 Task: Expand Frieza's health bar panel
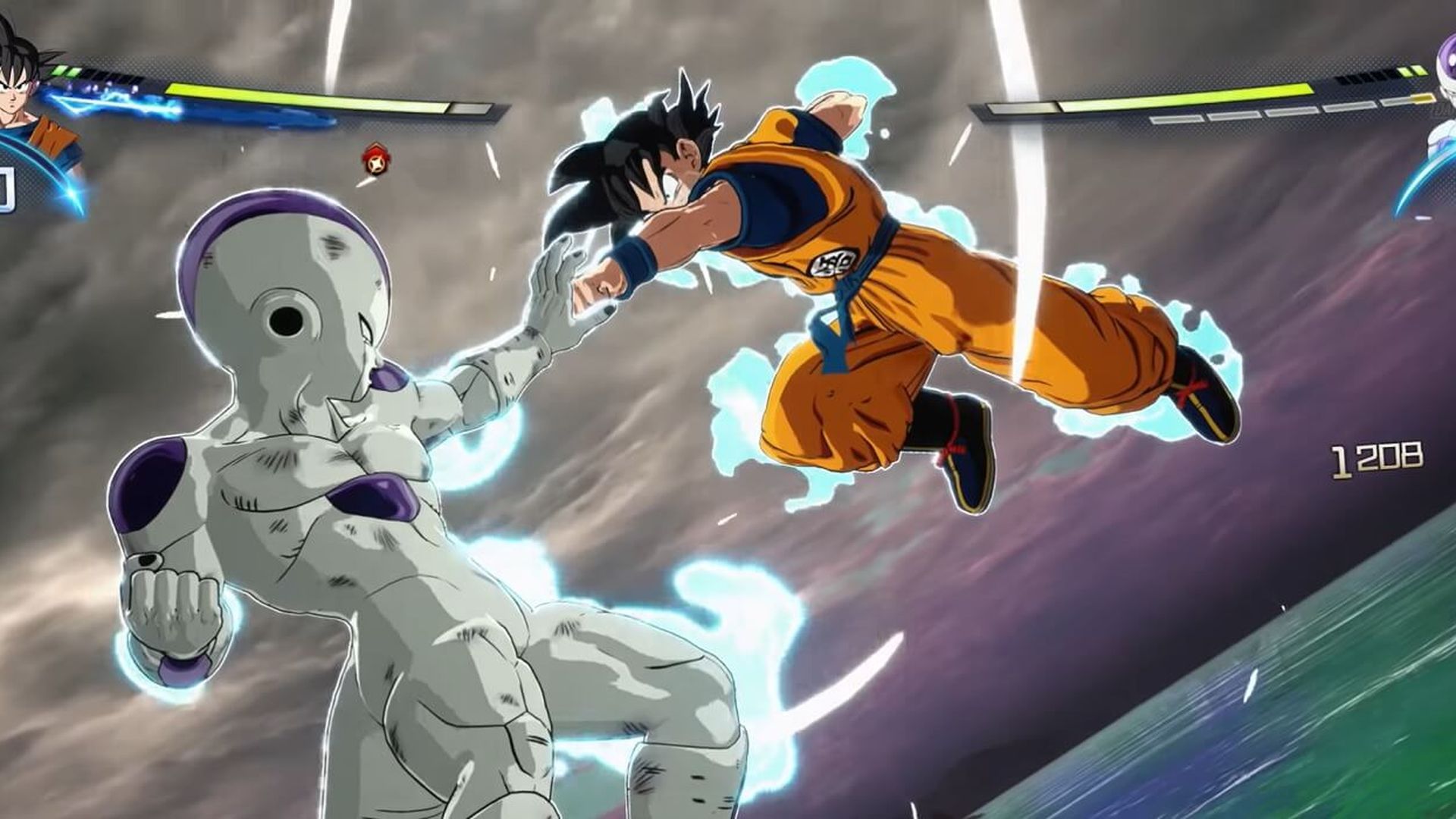tap(1213, 95)
